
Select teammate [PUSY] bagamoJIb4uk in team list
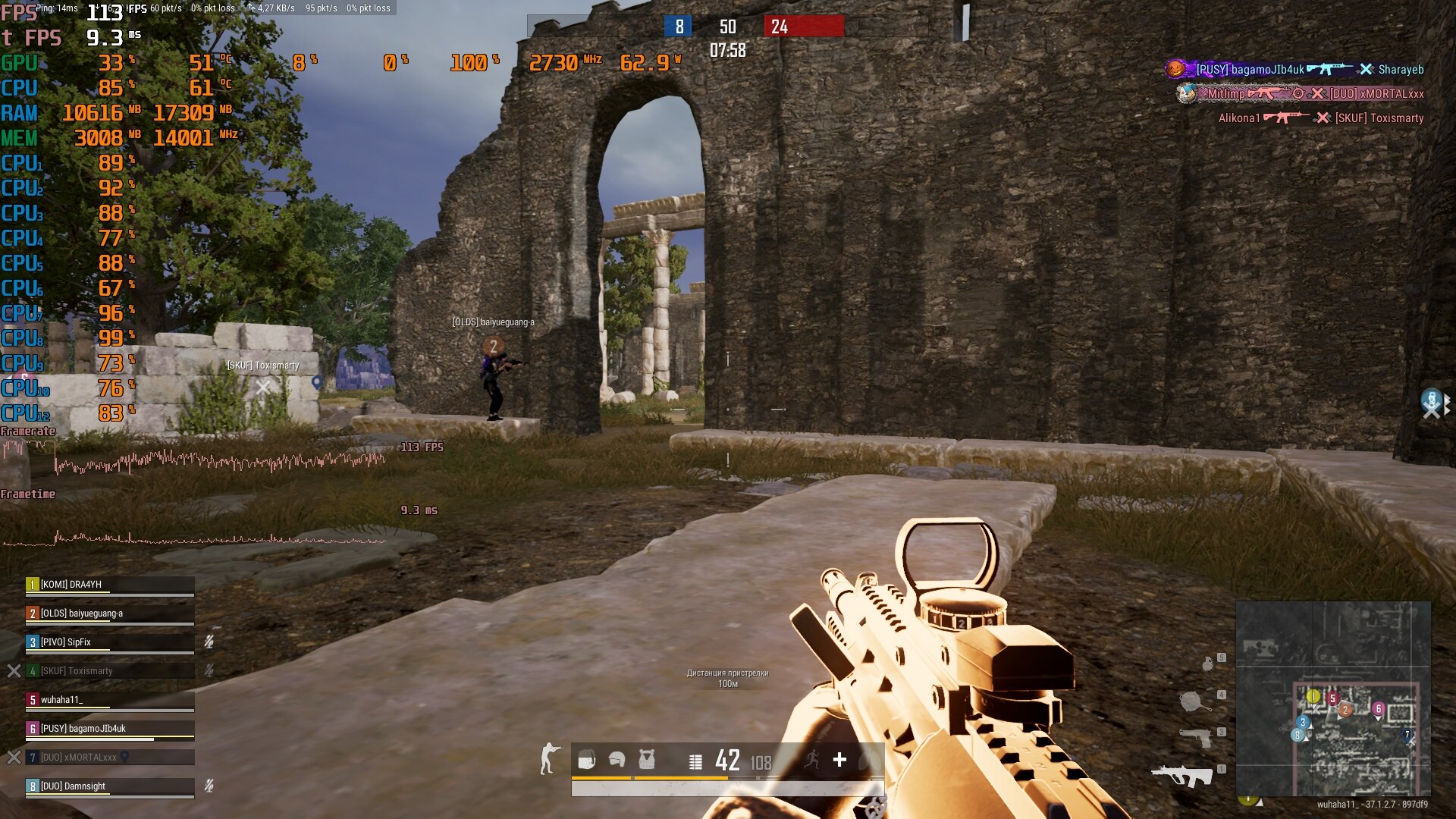[110, 729]
